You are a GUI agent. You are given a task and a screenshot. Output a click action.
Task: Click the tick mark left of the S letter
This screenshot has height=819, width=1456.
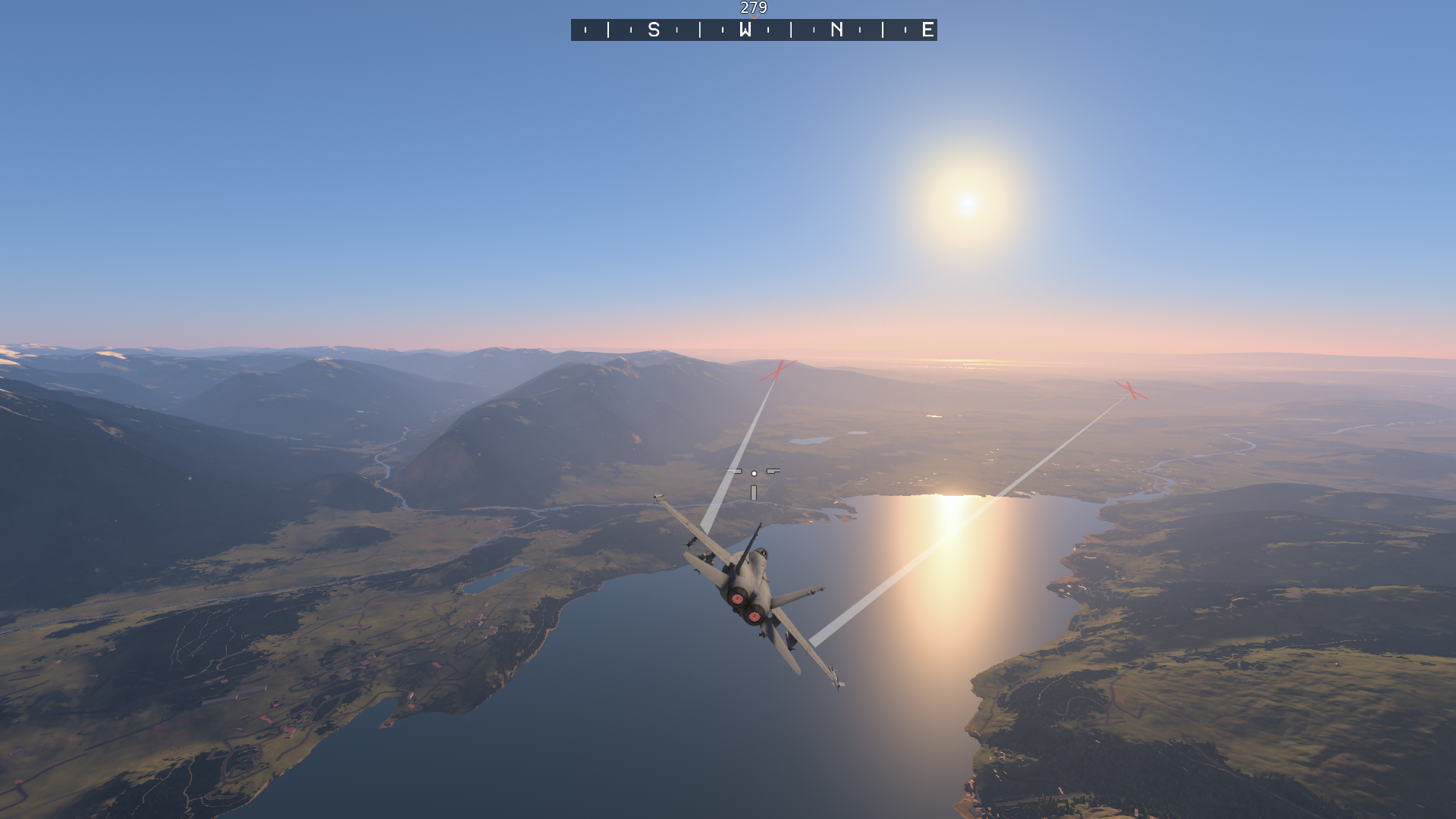tap(632, 30)
